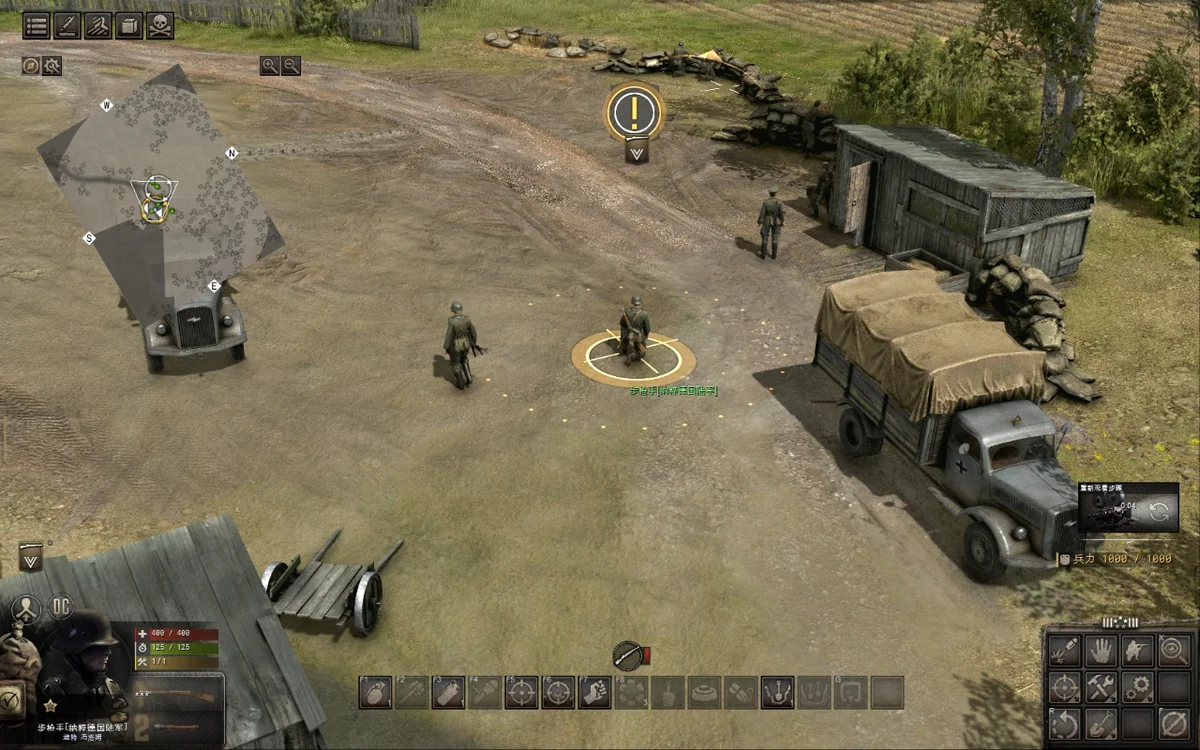Activate the F7 clenched fist melee ability
Image resolution: width=1200 pixels, height=750 pixels.
[x=595, y=692]
